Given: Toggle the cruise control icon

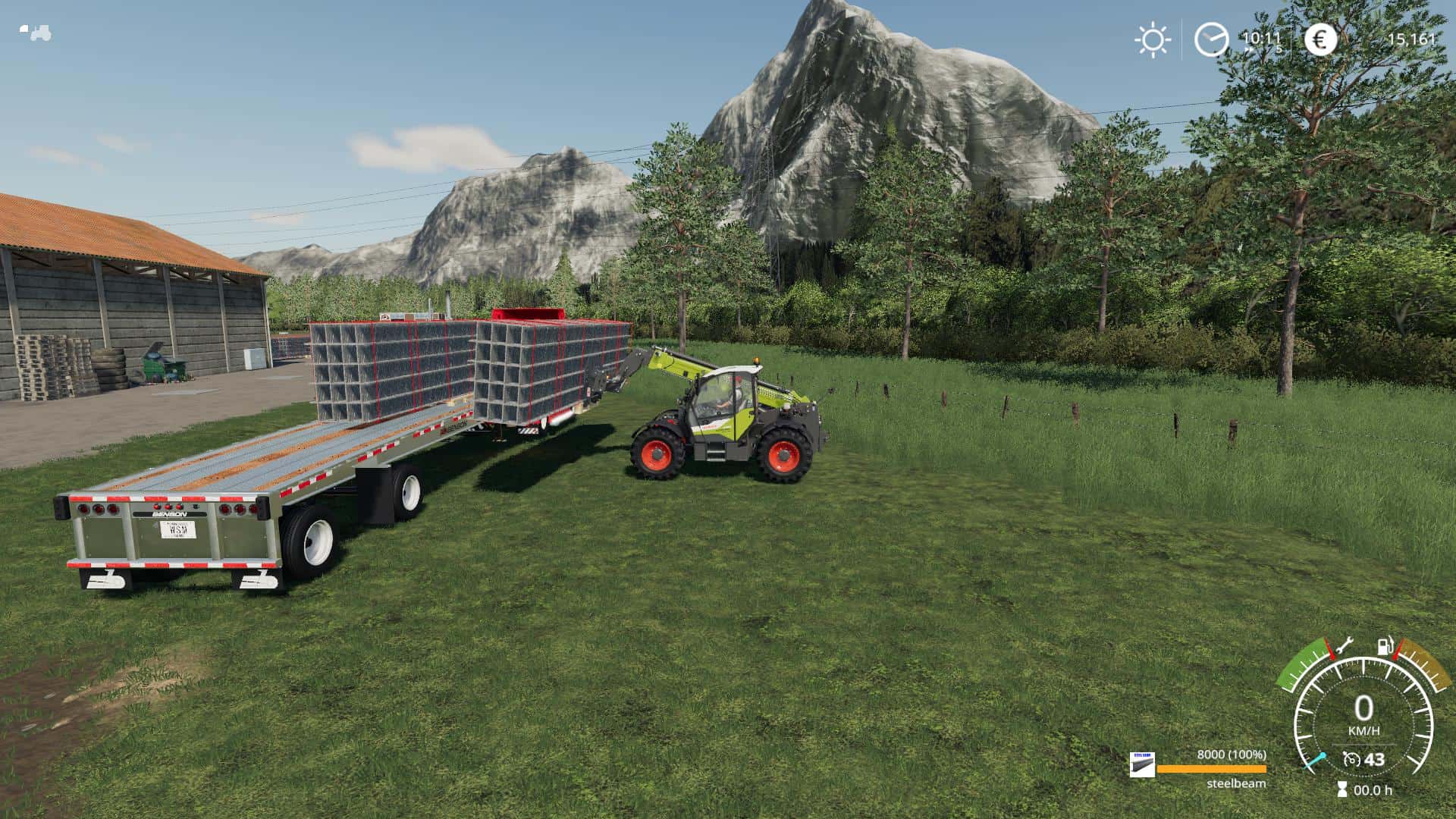Looking at the screenshot, I should point(1350,759).
